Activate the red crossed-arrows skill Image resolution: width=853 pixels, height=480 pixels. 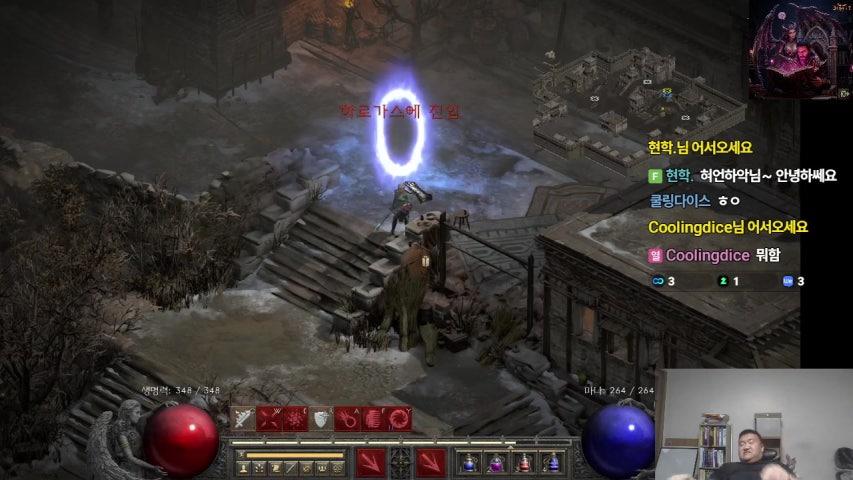point(269,419)
